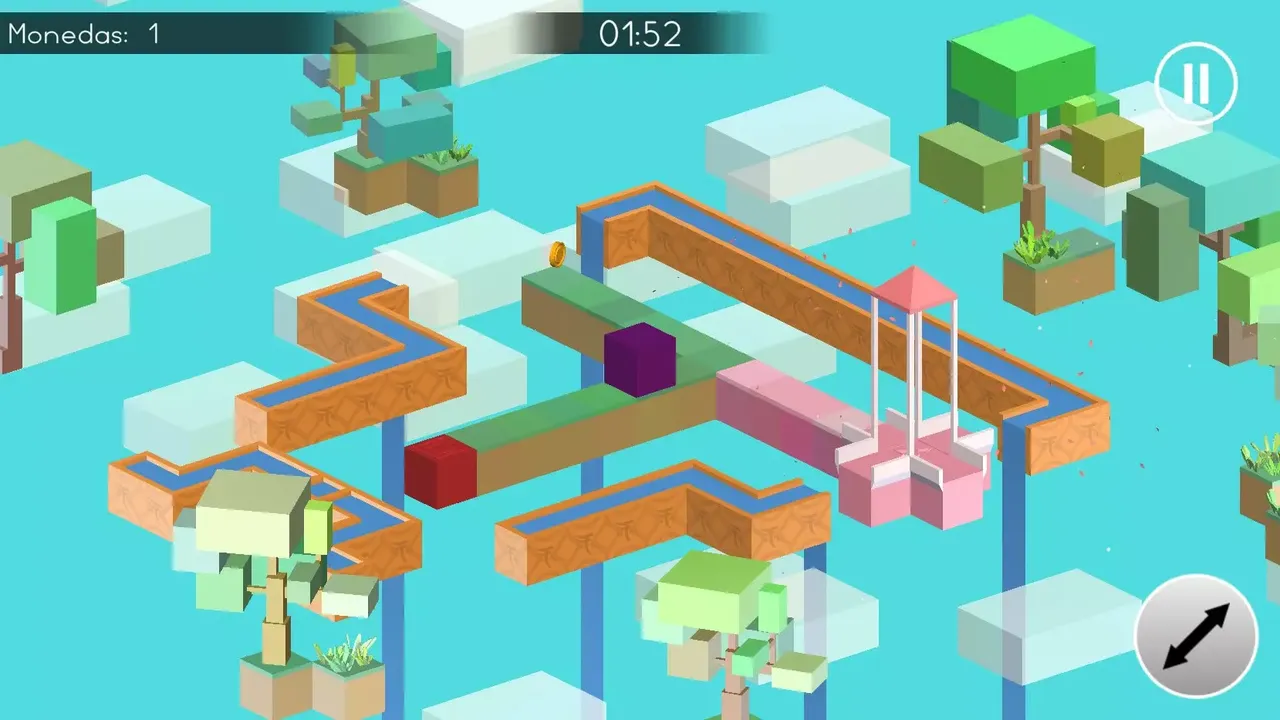Select the purple cube on the path
This screenshot has height=720, width=1280.
point(638,362)
